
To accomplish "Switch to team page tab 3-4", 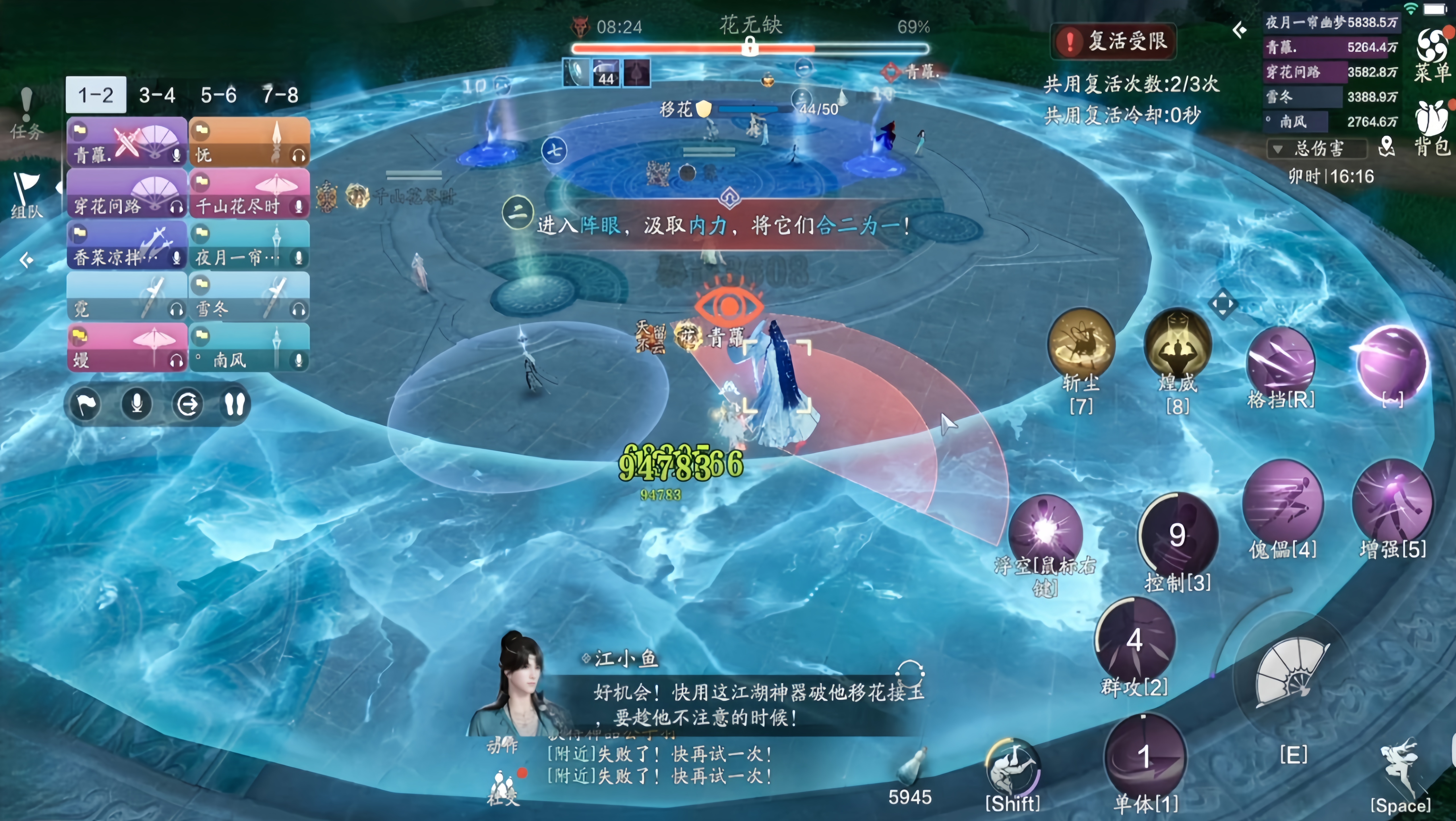I will point(157,95).
